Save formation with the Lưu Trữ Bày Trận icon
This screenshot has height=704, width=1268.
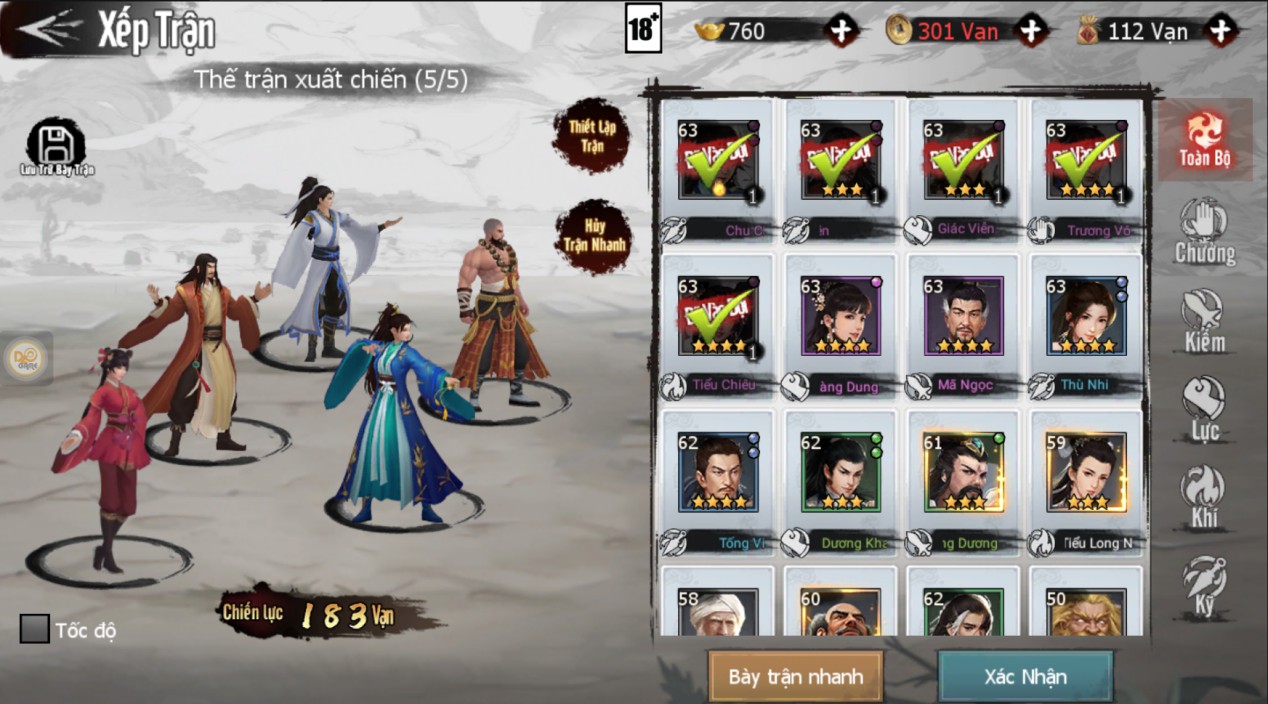[56, 147]
